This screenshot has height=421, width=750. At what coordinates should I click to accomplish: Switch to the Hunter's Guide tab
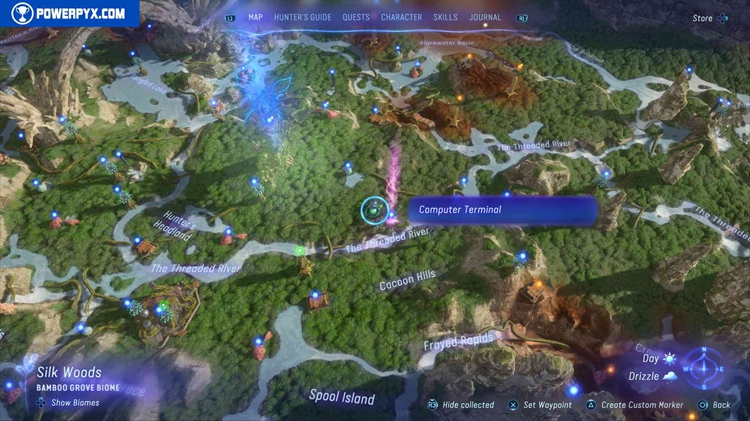(x=302, y=17)
